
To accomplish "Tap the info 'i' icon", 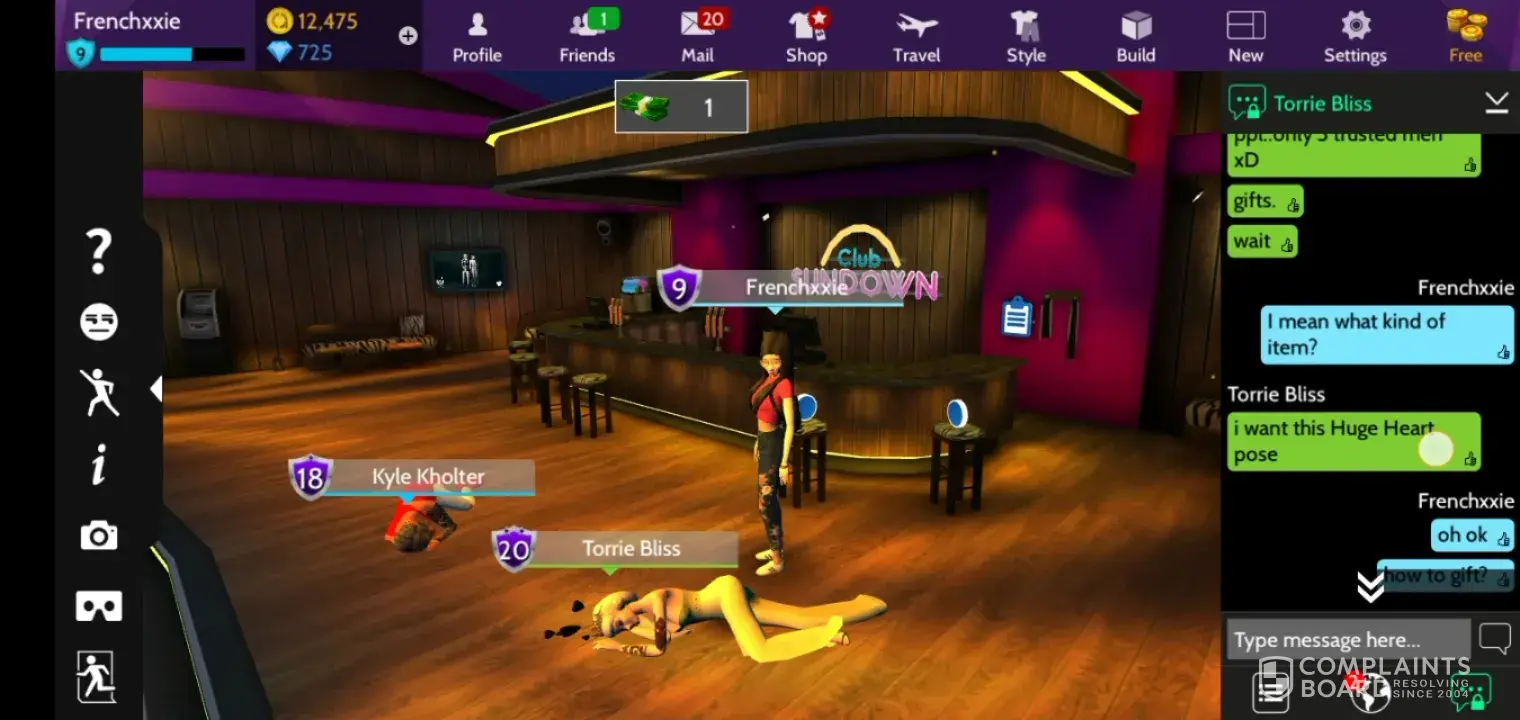I will coord(99,465).
